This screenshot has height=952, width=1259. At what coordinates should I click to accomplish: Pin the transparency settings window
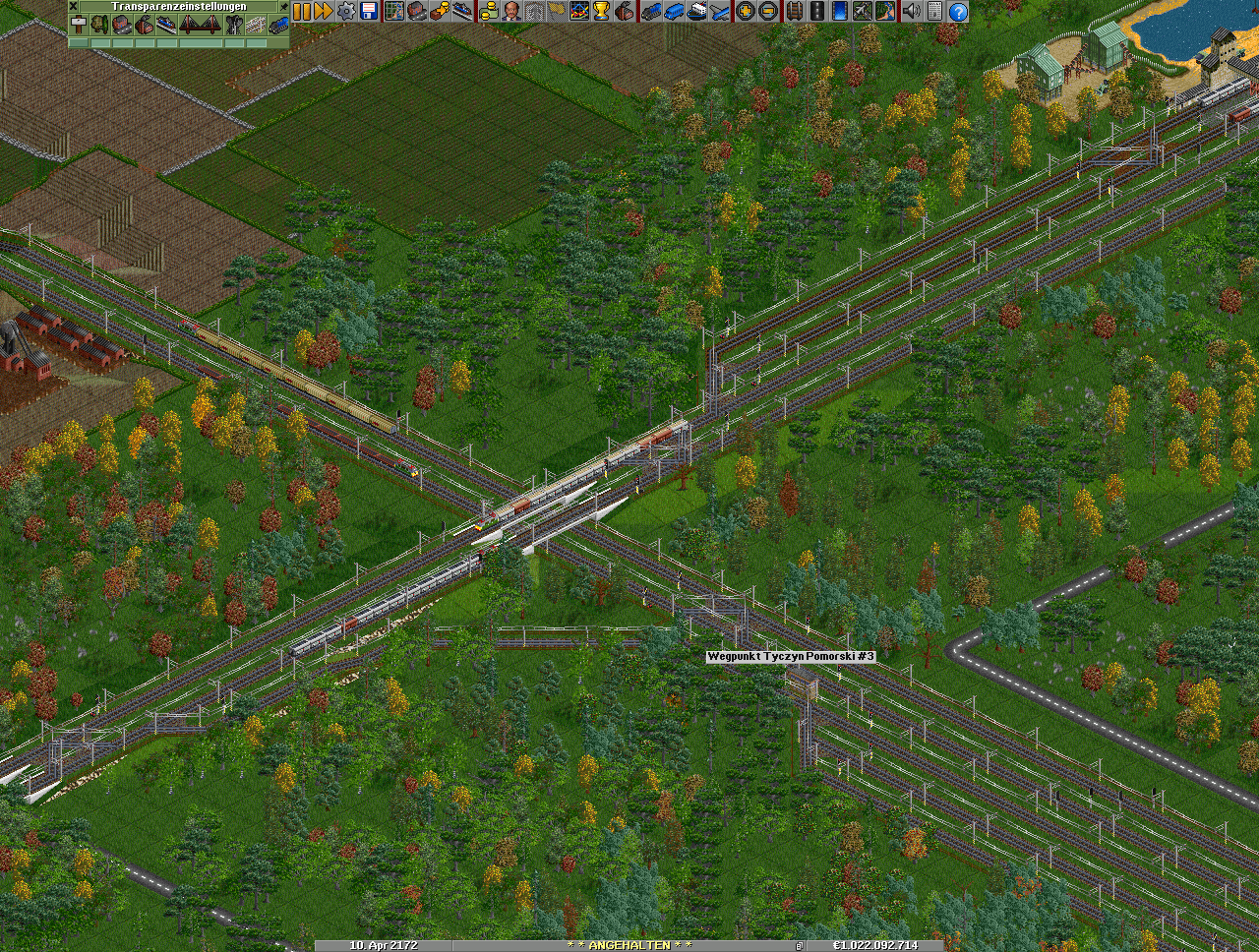click(284, 6)
